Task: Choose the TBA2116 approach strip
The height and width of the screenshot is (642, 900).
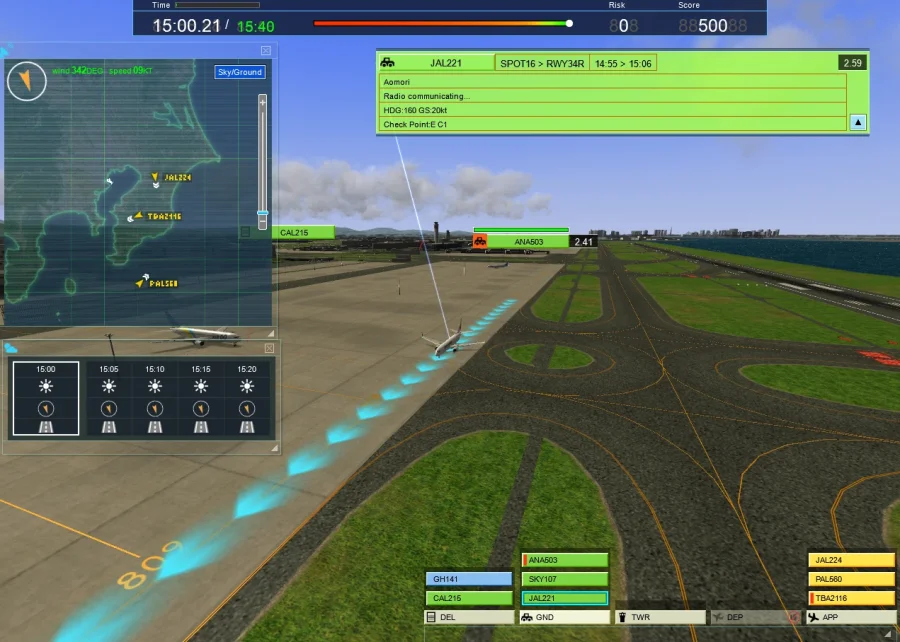Action: [x=852, y=598]
